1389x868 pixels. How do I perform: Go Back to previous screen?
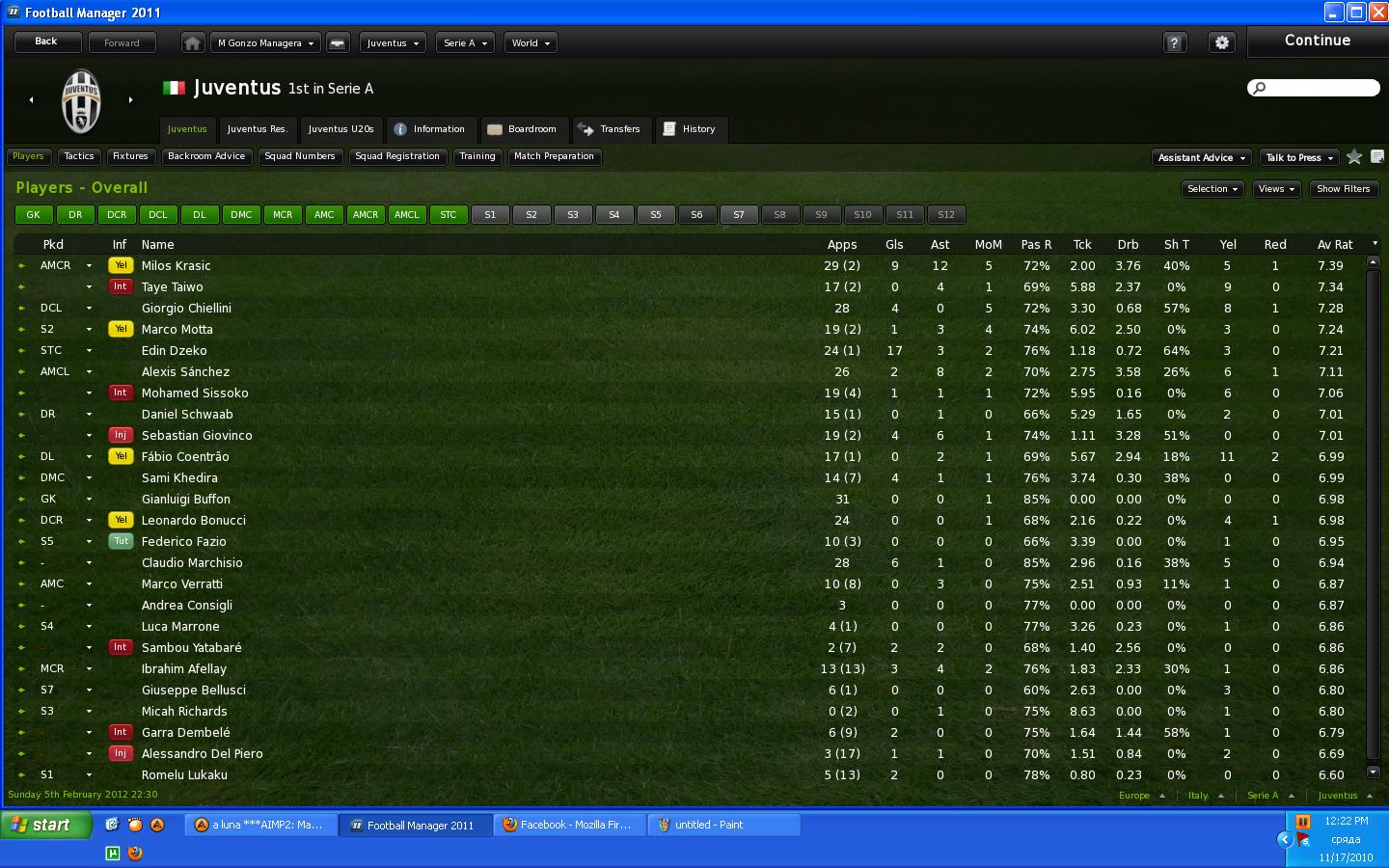pos(46,42)
